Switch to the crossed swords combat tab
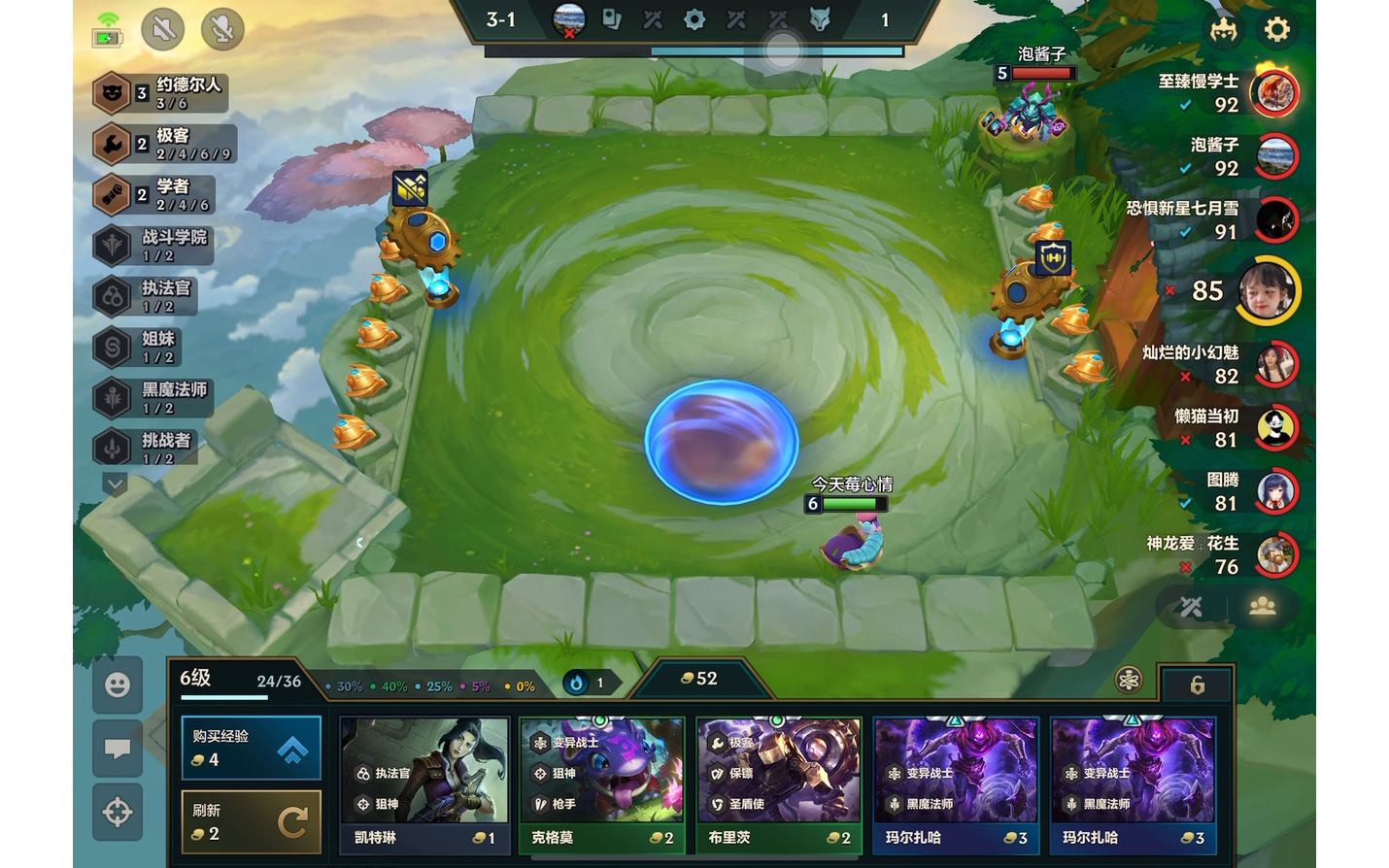The width and height of the screenshot is (1389, 868). [x=1192, y=607]
